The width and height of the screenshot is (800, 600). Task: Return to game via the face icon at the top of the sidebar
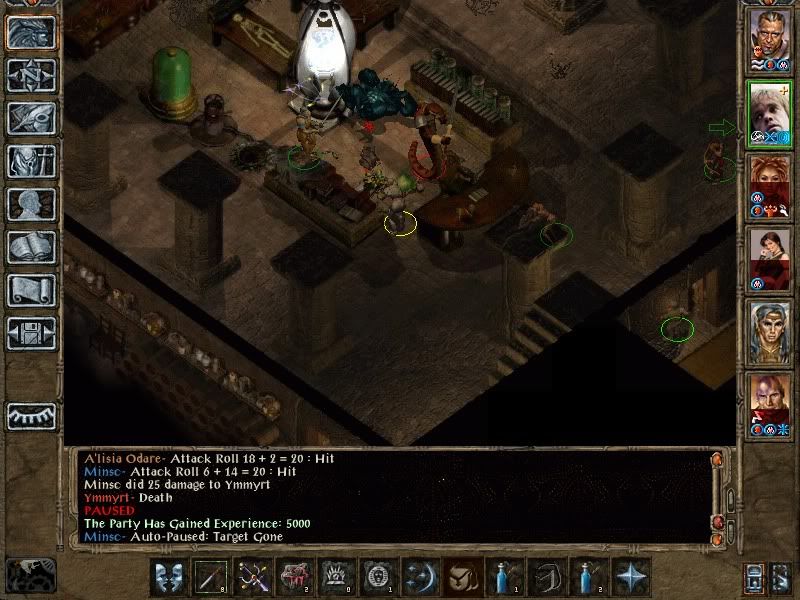30,32
